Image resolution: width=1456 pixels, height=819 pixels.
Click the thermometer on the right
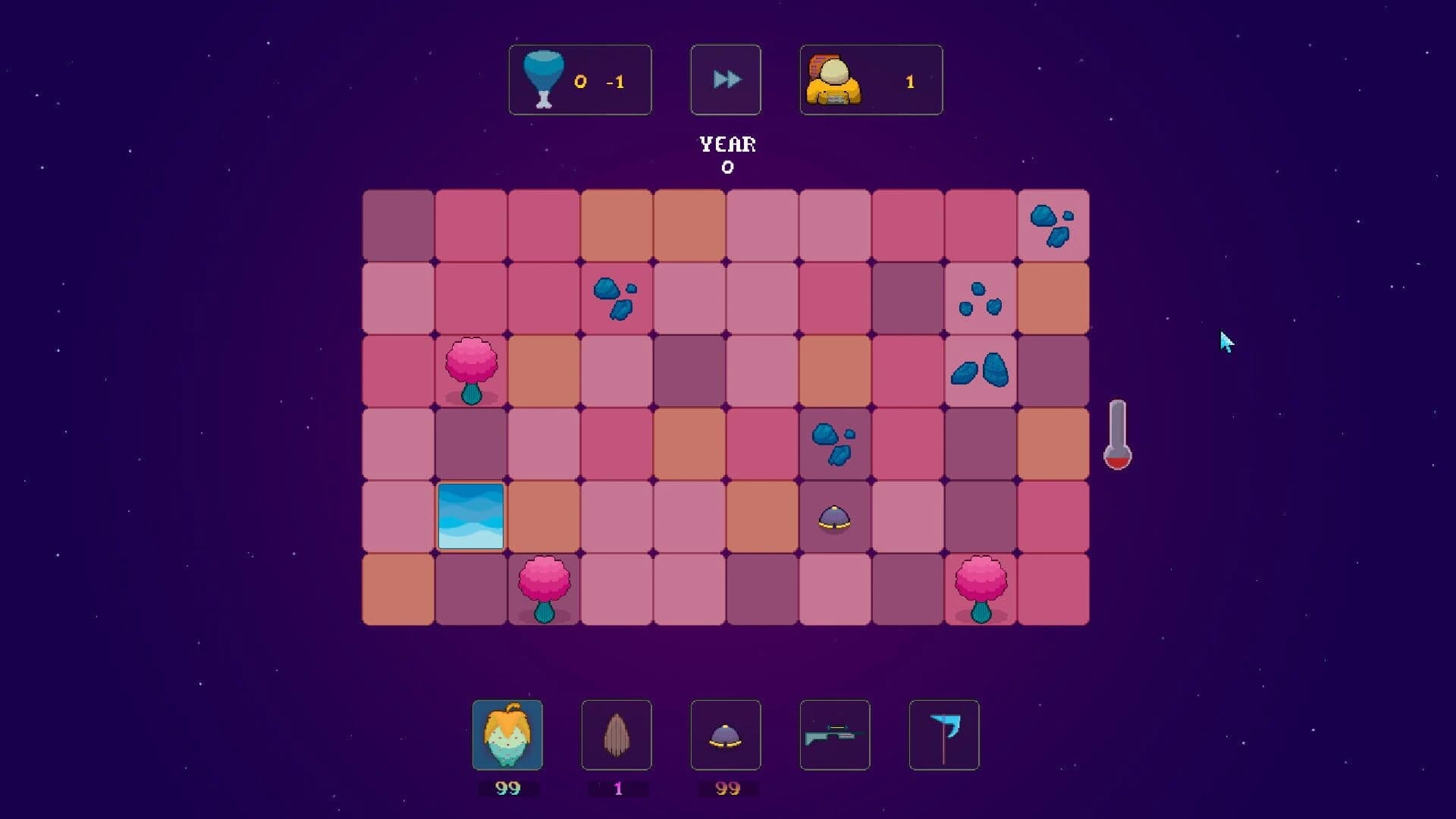1119,436
